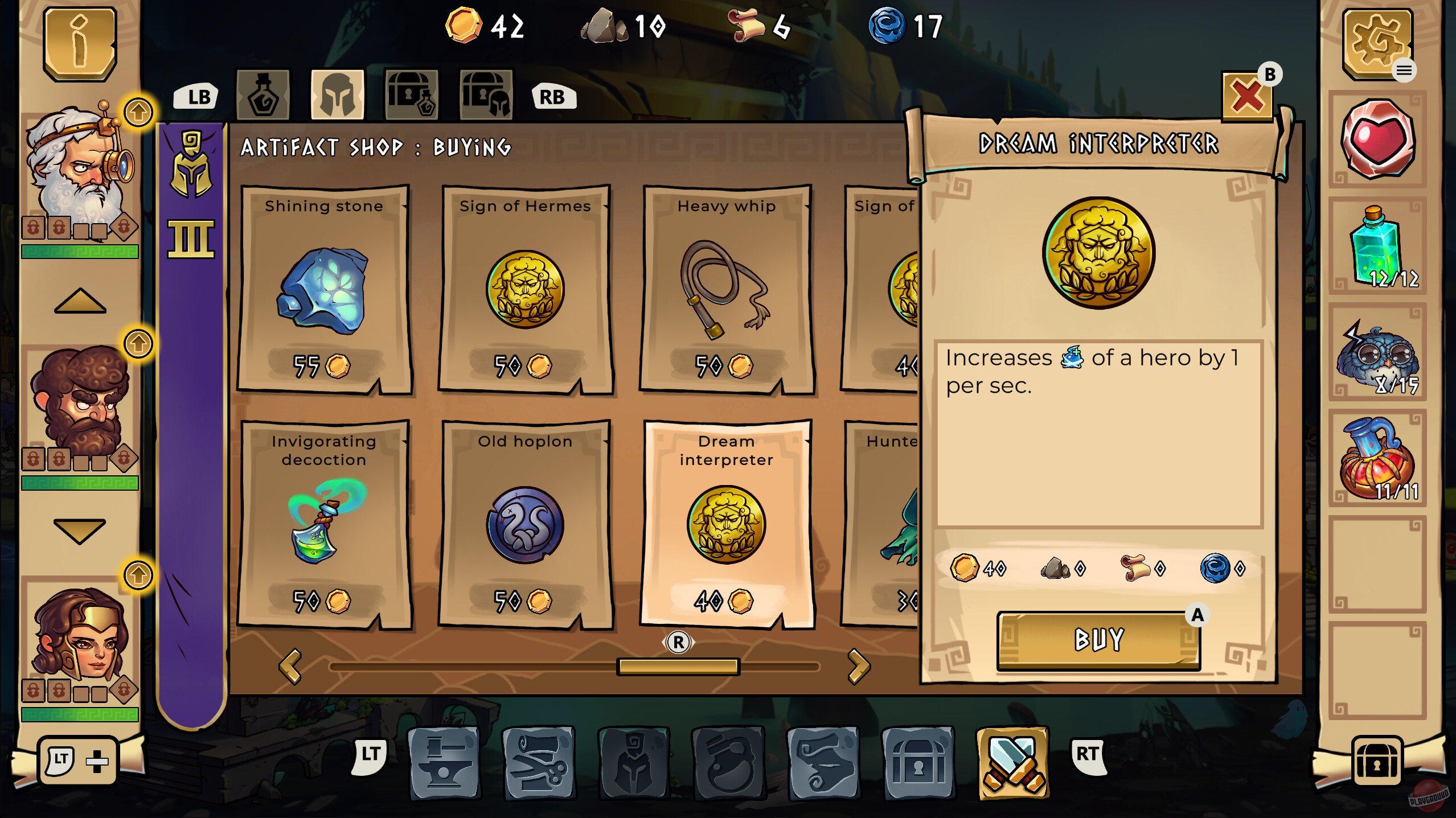Switch to the helmet shop tab
Image resolution: width=1456 pixels, height=818 pixels.
[338, 94]
